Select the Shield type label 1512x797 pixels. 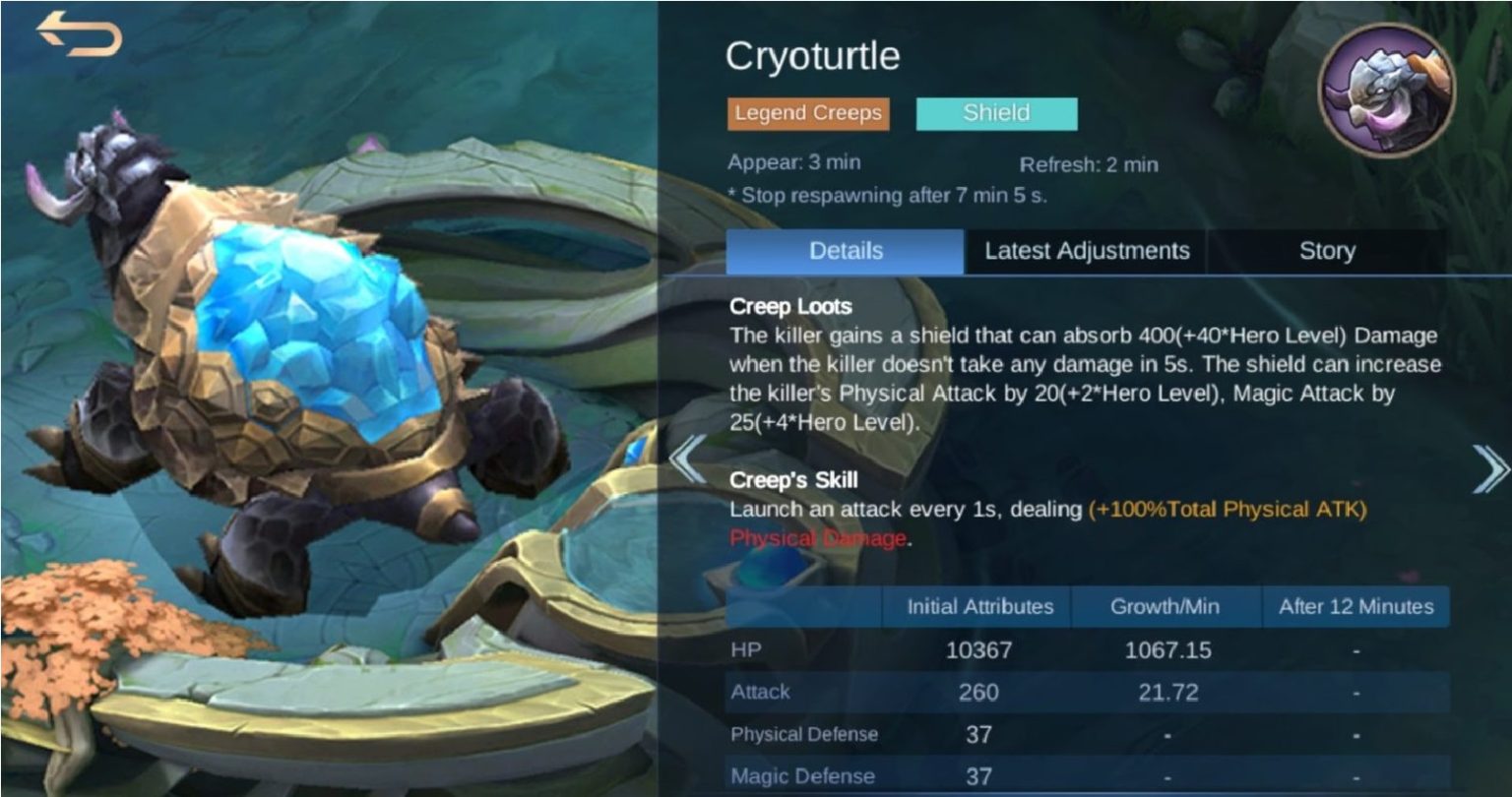[x=997, y=113]
